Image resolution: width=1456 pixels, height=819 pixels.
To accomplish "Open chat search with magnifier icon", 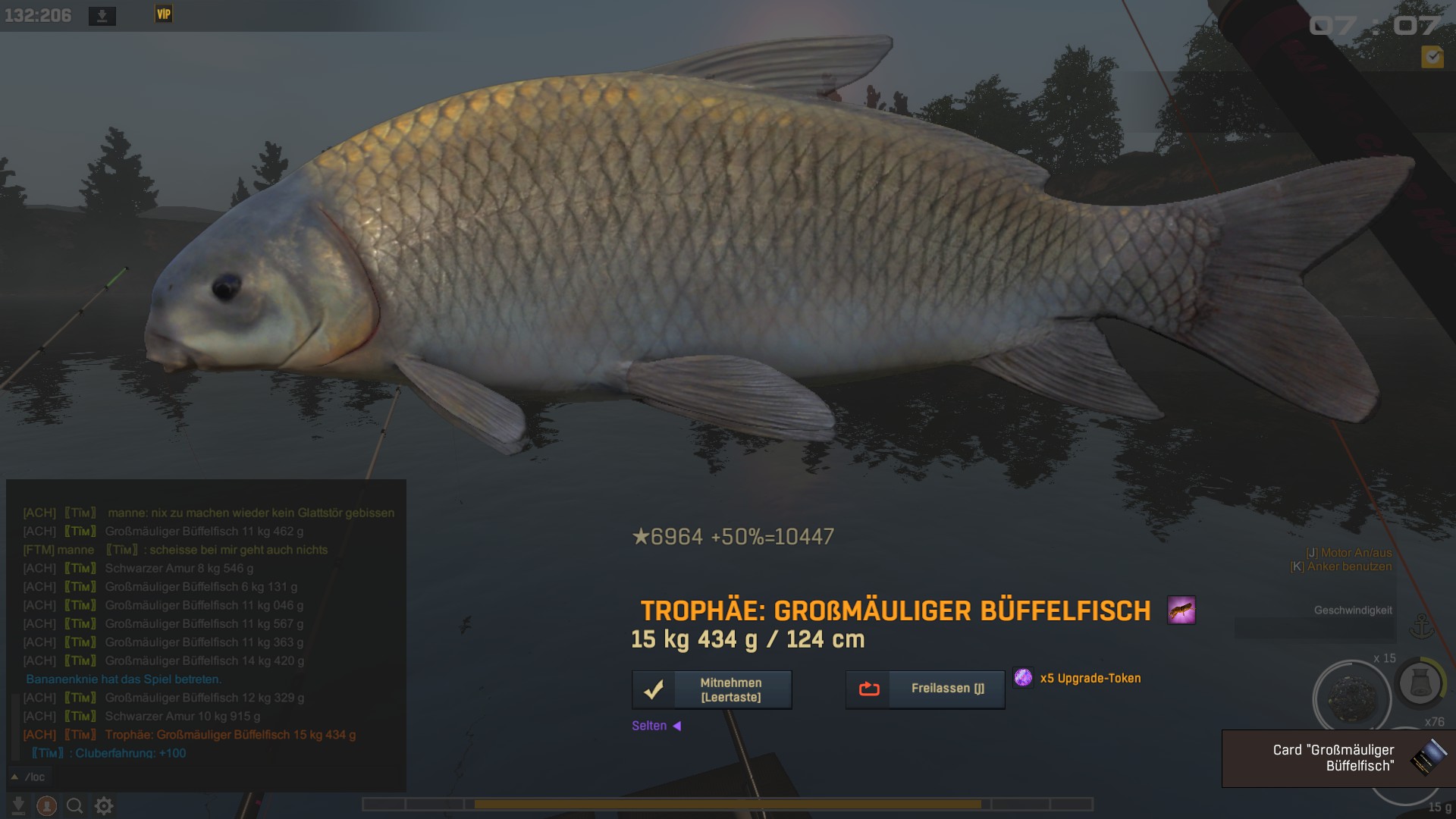I will point(74,805).
